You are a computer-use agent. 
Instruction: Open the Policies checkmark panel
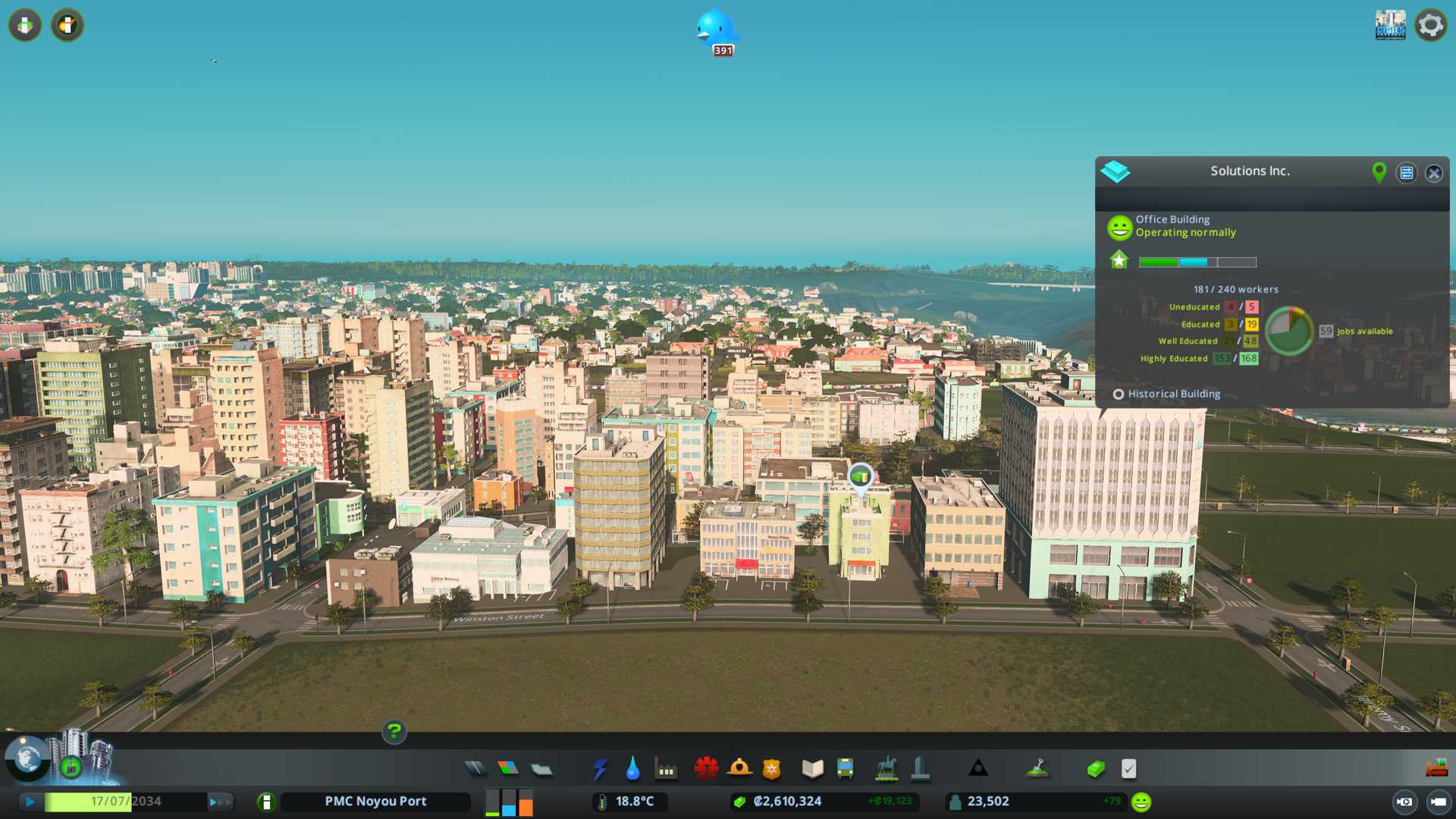(1129, 769)
